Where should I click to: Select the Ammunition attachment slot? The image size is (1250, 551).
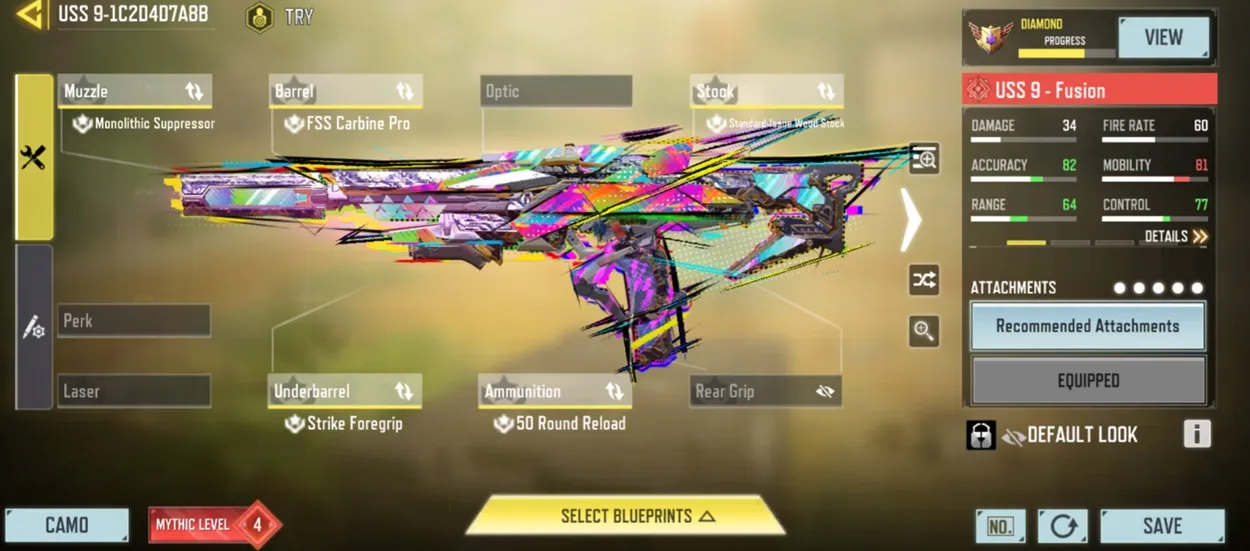click(x=555, y=391)
